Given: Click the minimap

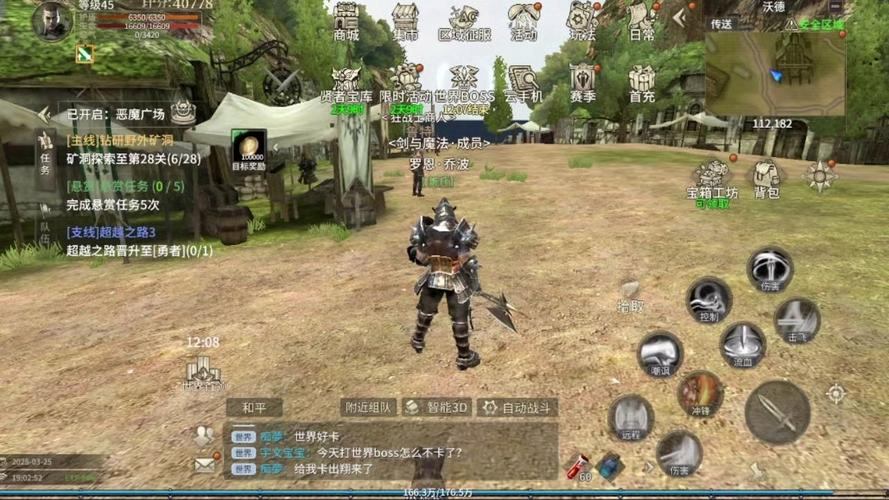Looking at the screenshot, I should (x=773, y=72).
